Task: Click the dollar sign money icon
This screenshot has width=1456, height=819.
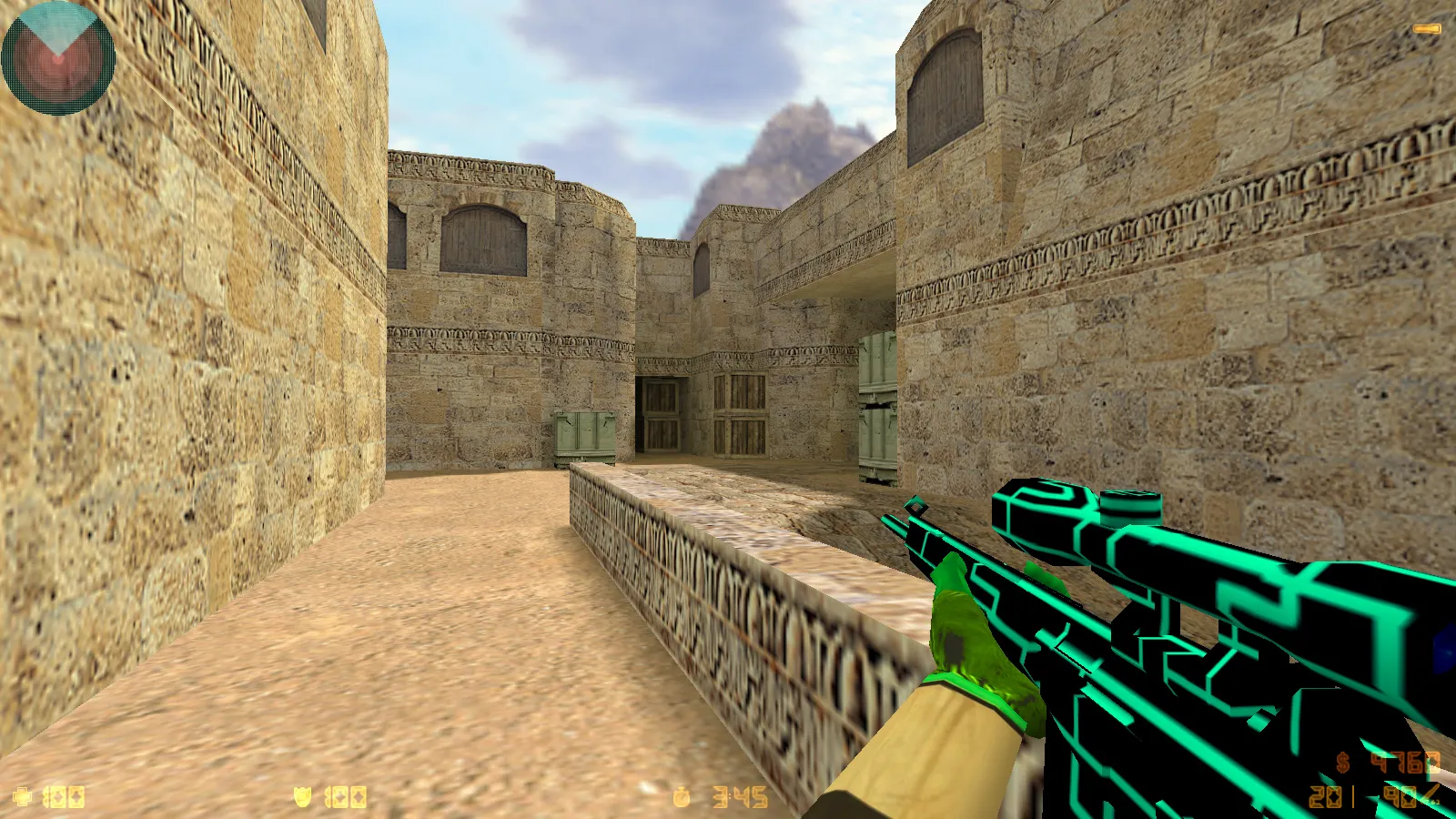Action: point(1342,763)
